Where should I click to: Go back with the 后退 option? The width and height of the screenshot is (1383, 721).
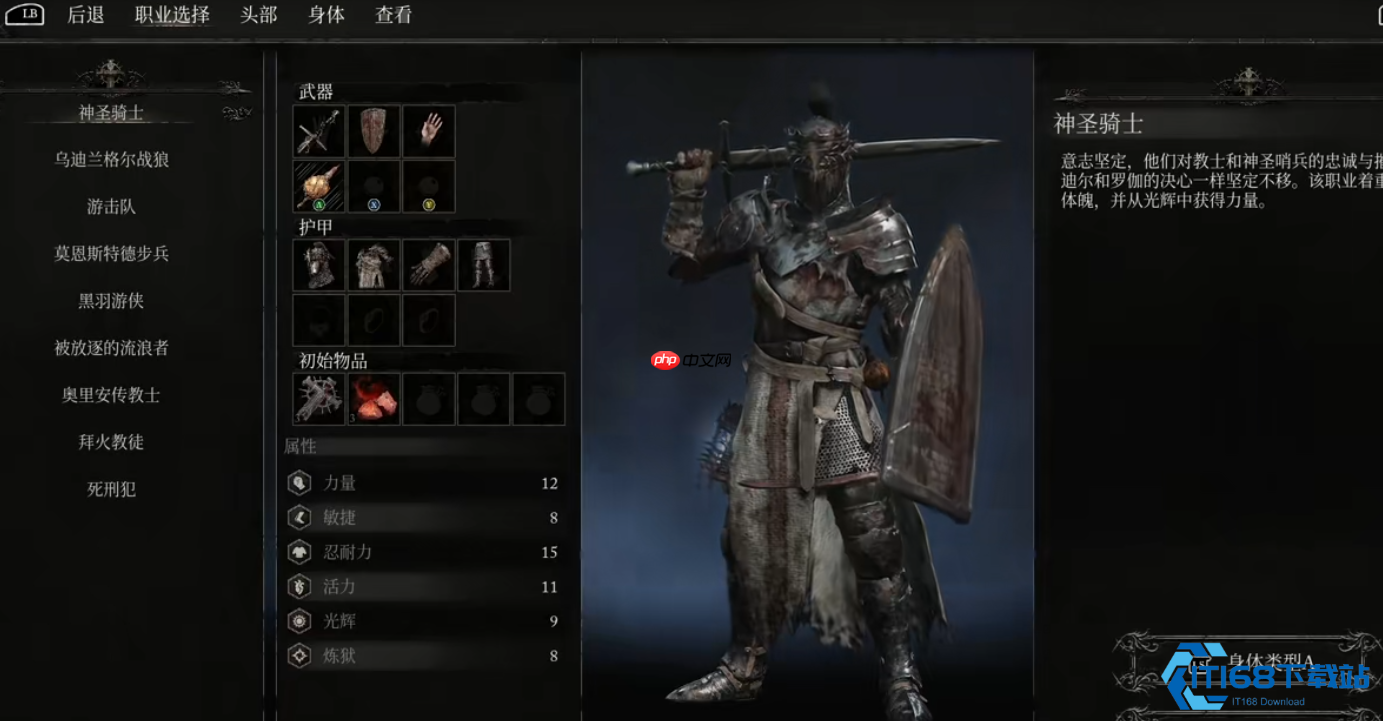tap(86, 15)
